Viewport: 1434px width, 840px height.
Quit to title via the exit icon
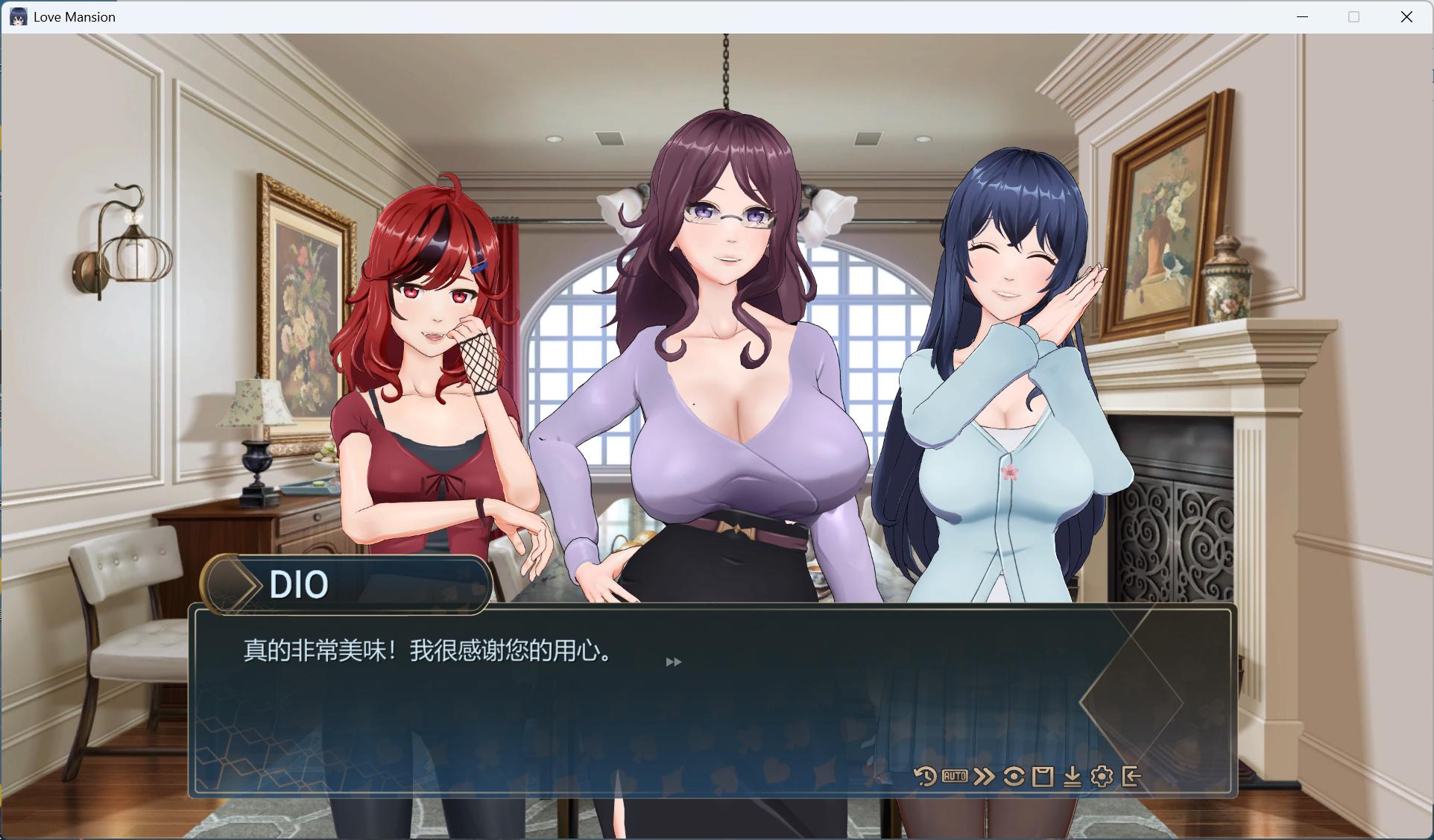point(1131,776)
